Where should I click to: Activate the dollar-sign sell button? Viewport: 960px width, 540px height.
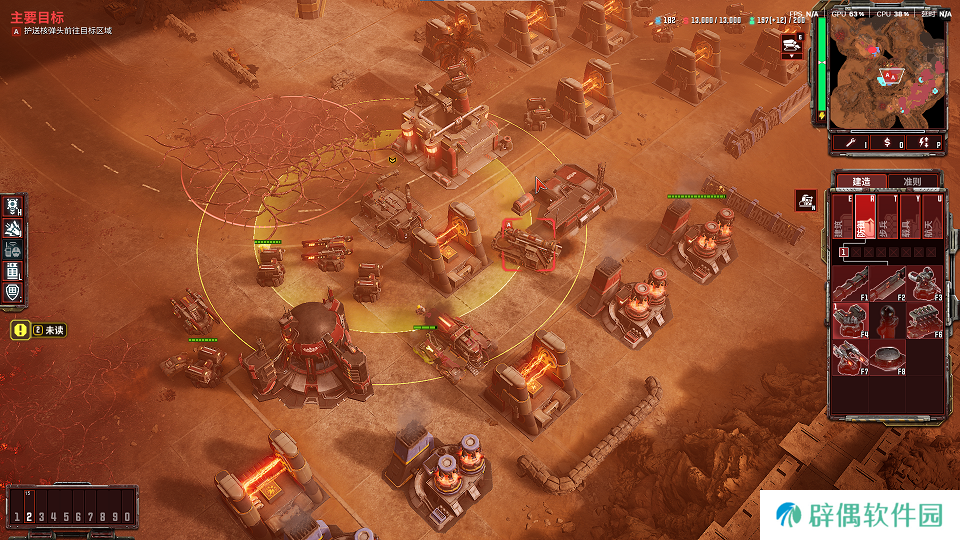889,144
